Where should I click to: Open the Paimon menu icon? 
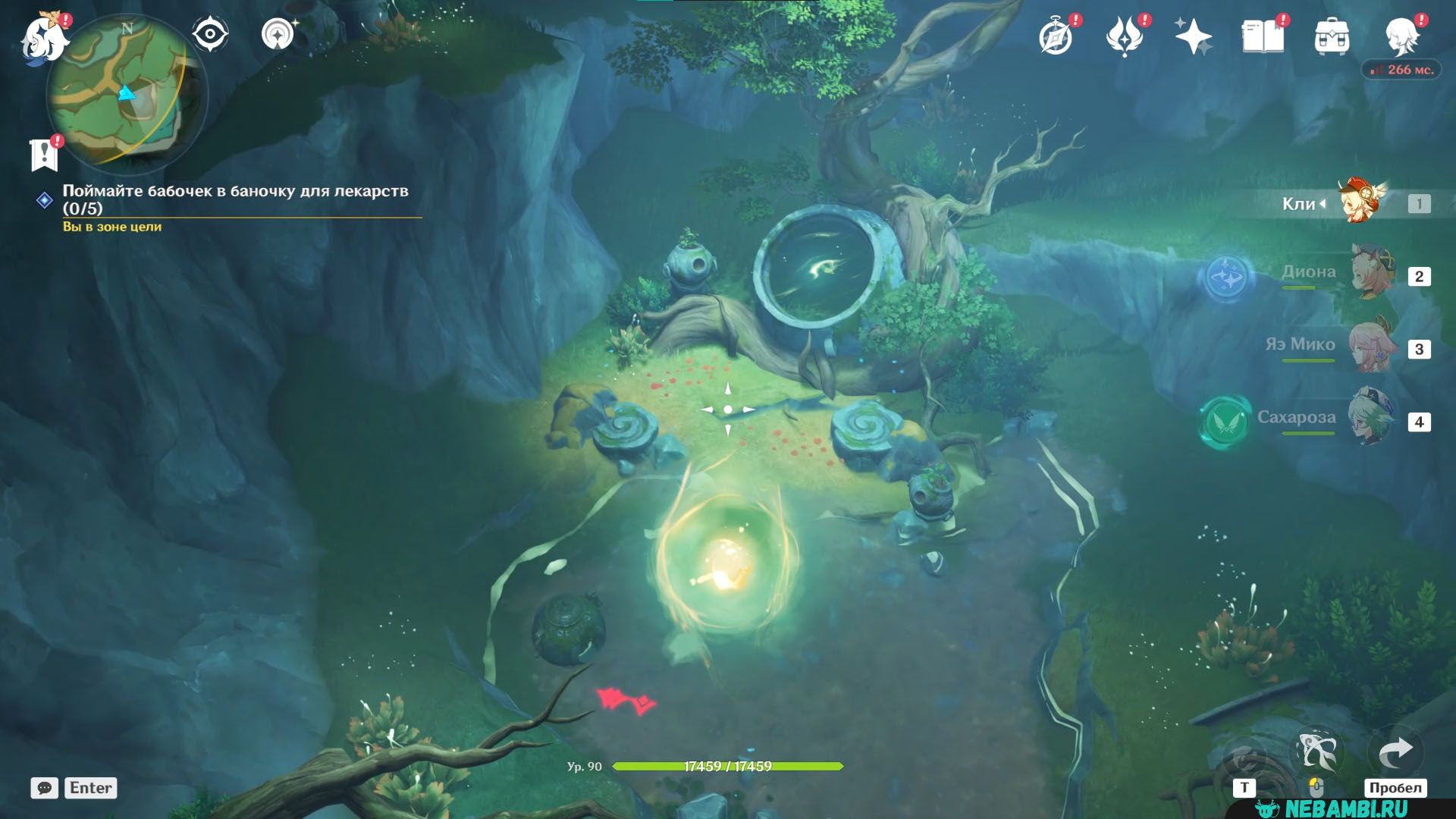(44, 38)
